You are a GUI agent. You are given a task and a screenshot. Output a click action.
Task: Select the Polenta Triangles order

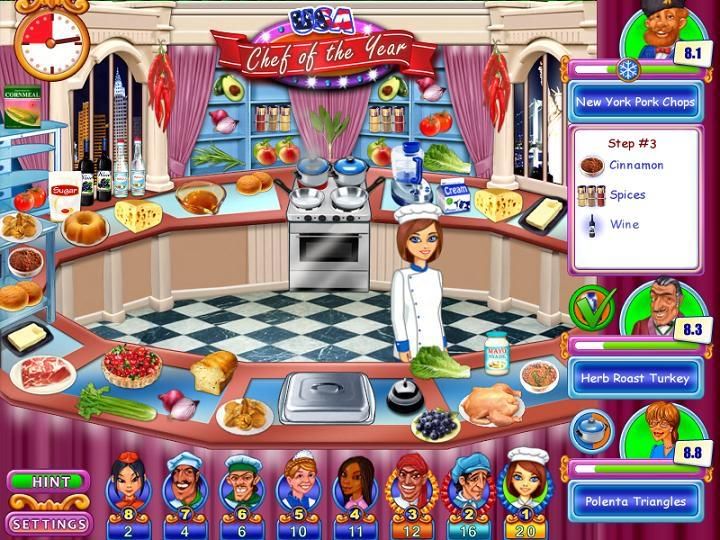634,500
